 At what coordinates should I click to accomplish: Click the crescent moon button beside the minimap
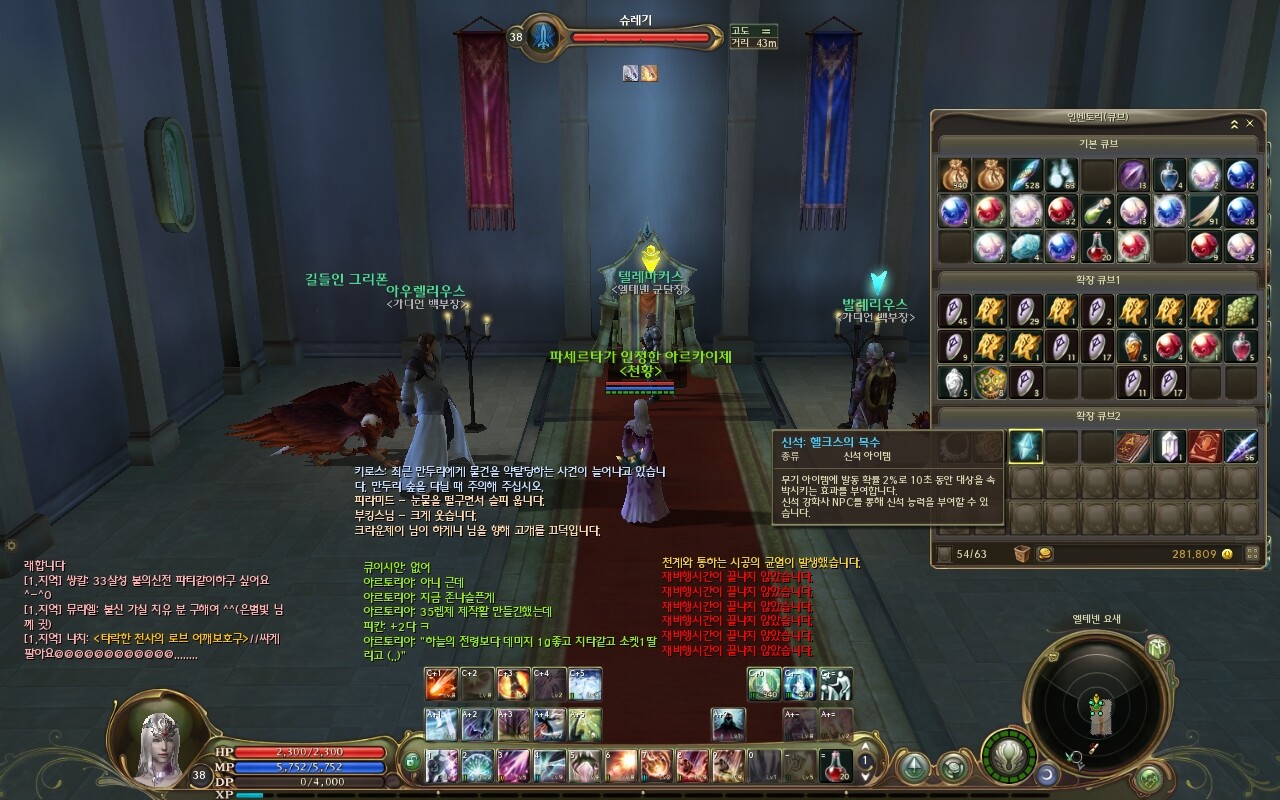1047,773
